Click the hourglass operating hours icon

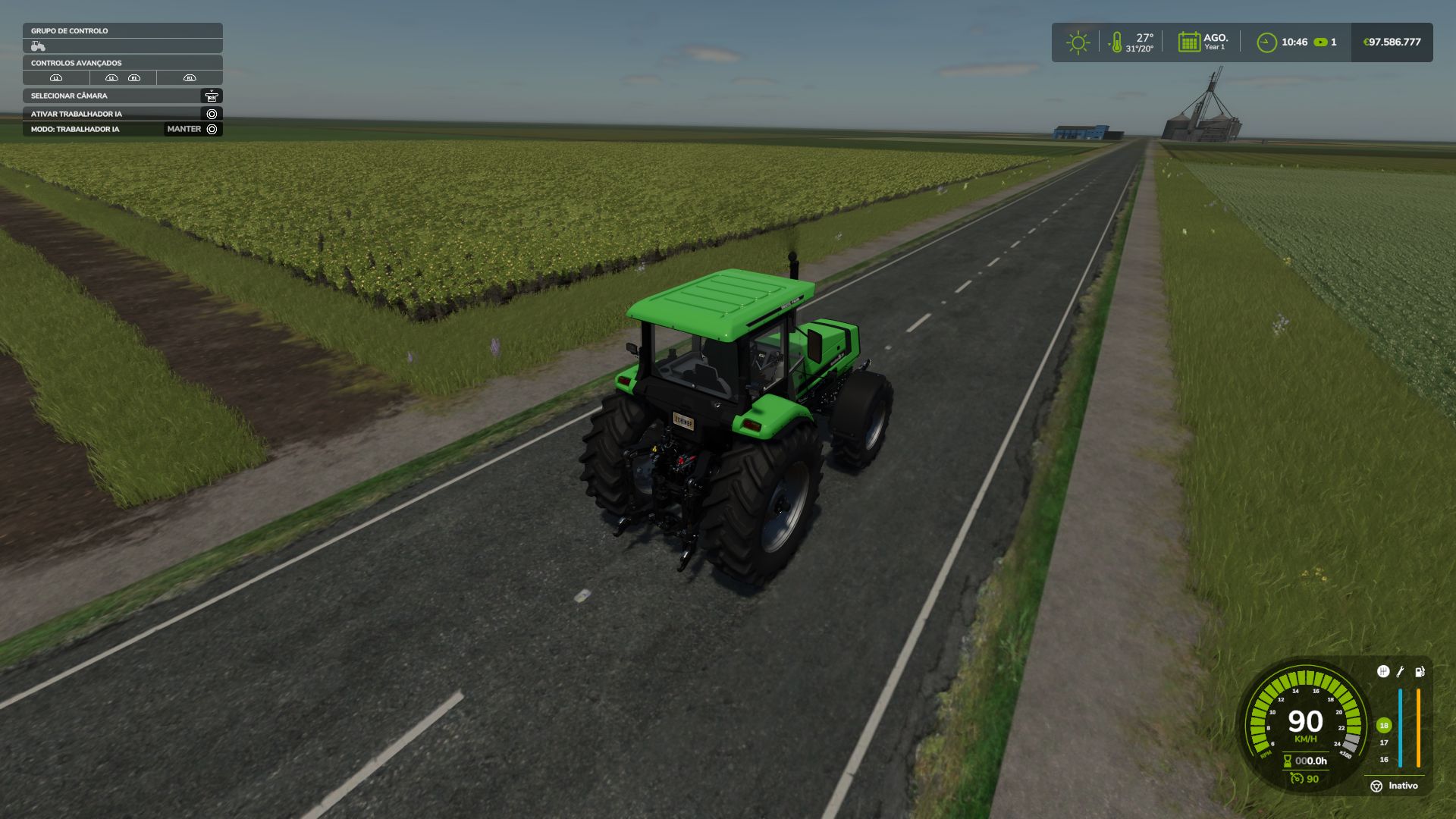[1287, 761]
